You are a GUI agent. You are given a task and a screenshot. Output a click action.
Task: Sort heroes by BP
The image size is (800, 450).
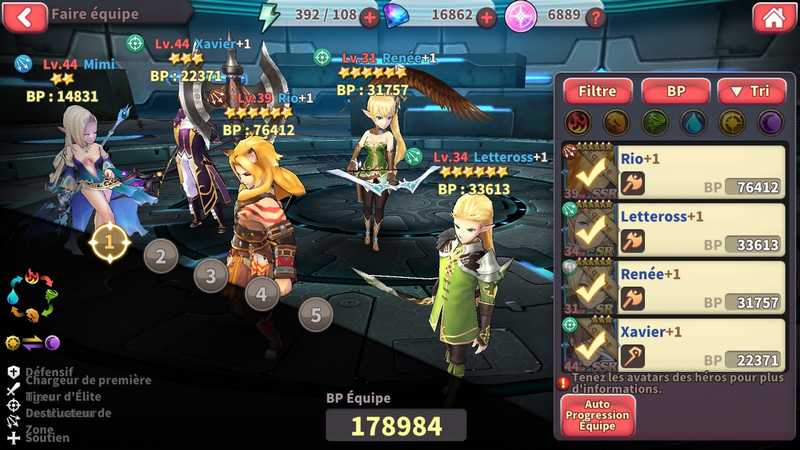coord(675,91)
